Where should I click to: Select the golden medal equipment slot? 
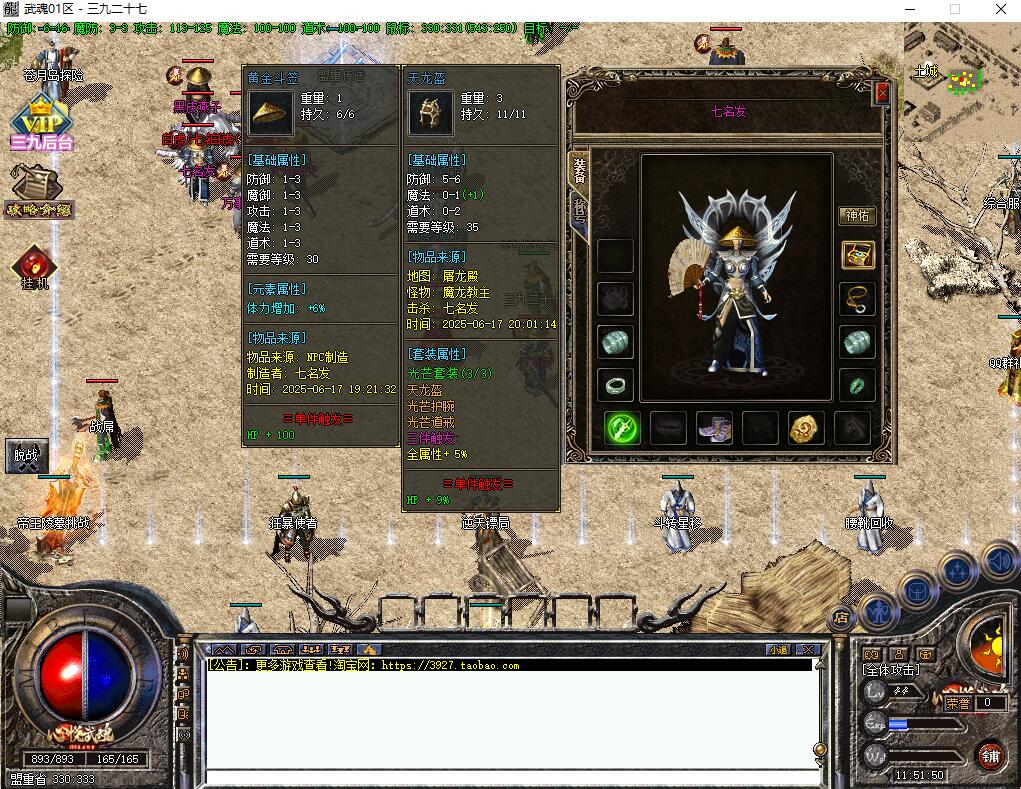806,428
